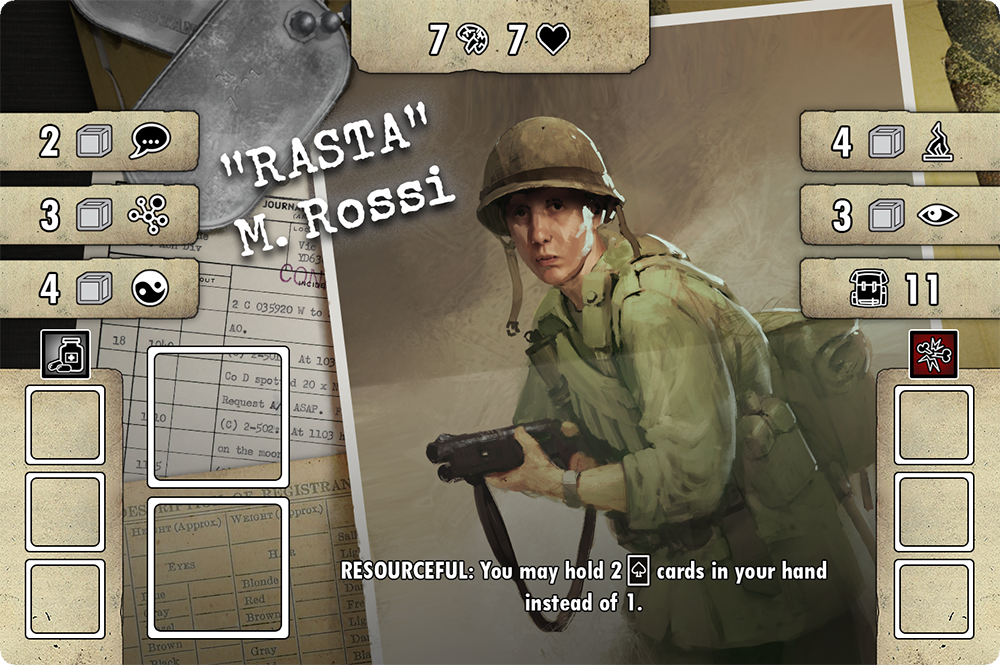Select the campfire skill row
This screenshot has width=1000, height=665.
(x=898, y=141)
